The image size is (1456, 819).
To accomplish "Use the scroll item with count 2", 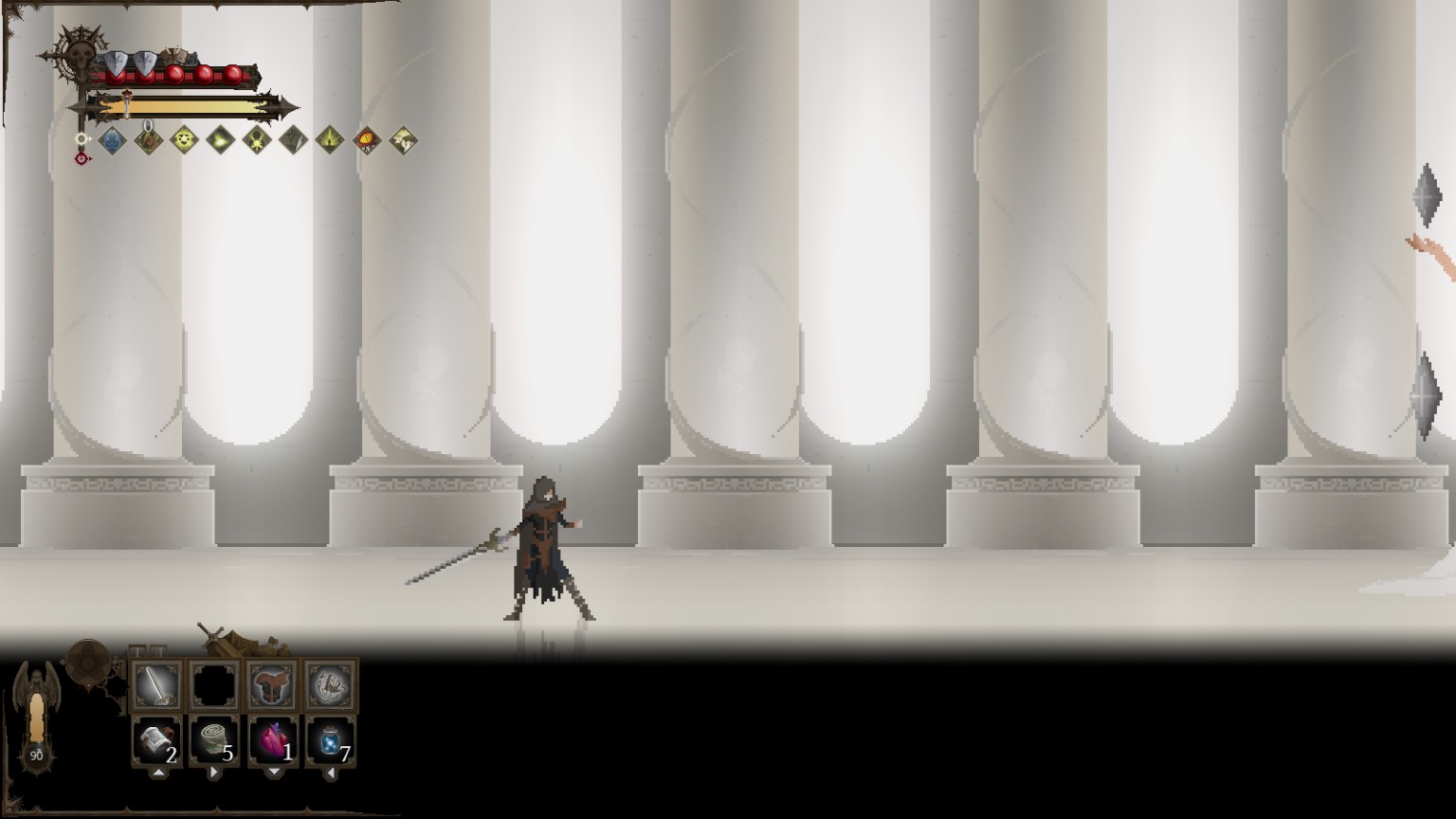I will pyautogui.click(x=156, y=741).
